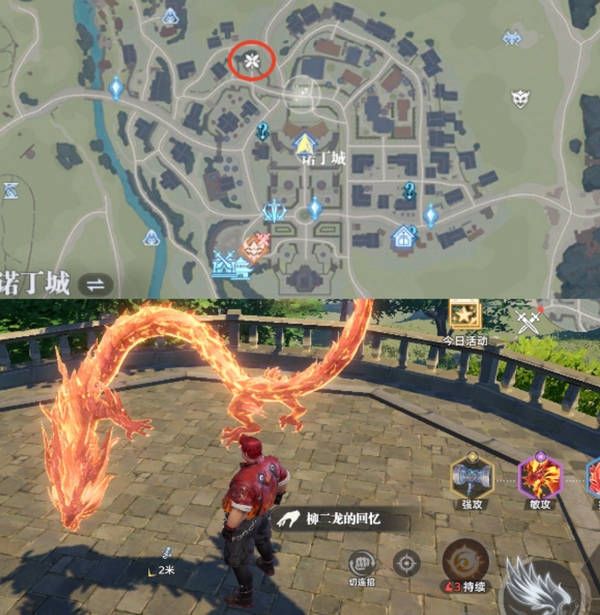Select the winged marker on the map

coord(512,39)
